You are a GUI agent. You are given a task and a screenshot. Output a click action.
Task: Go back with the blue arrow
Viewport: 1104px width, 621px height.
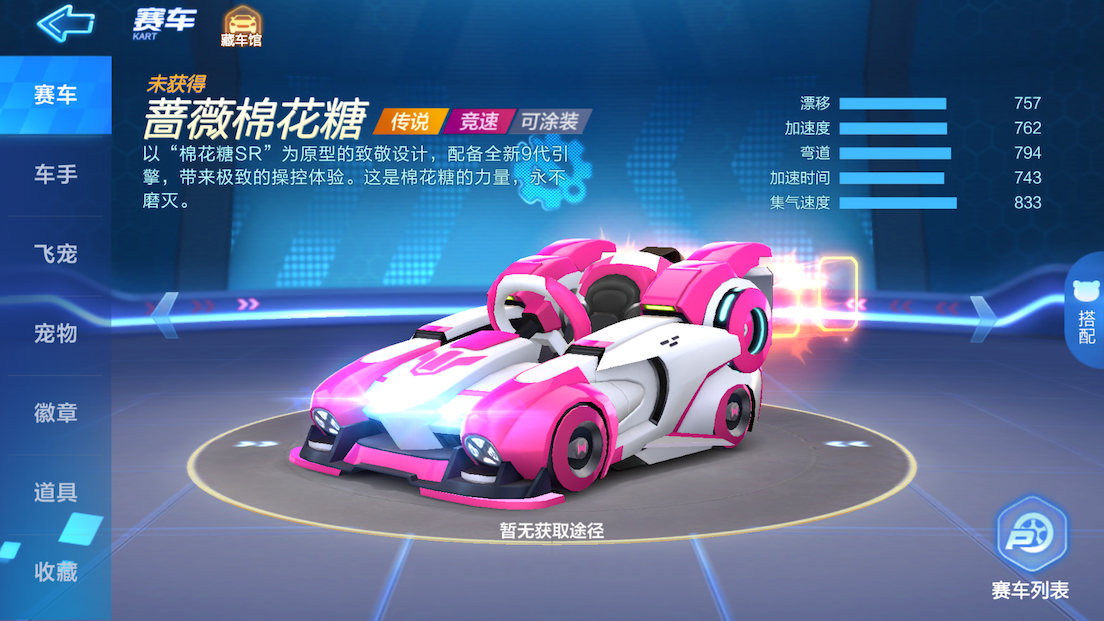(65, 23)
